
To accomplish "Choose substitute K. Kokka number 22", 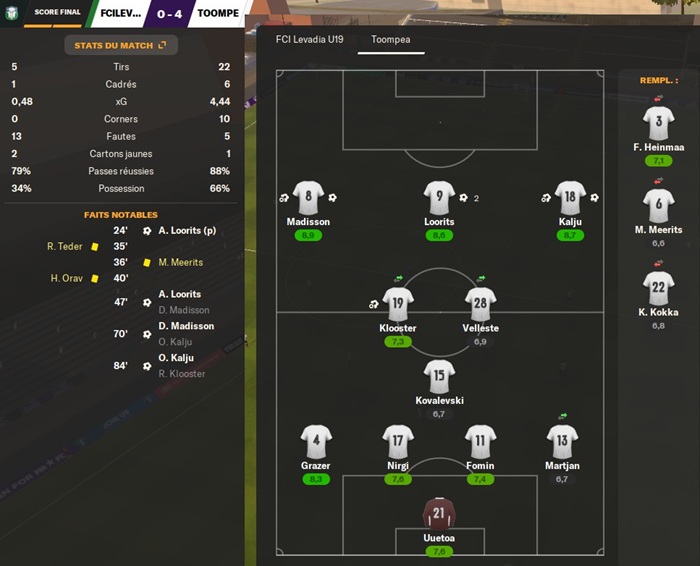I will coord(658,290).
